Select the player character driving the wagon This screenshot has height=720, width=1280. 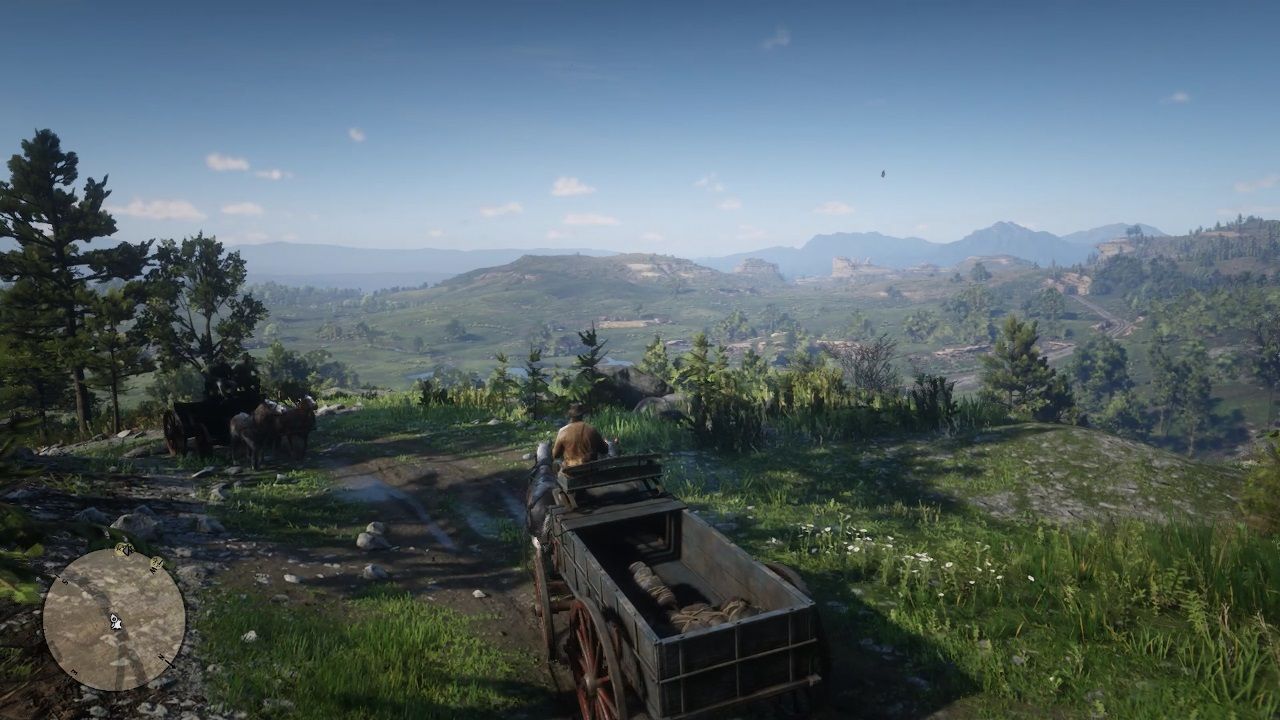(x=577, y=438)
